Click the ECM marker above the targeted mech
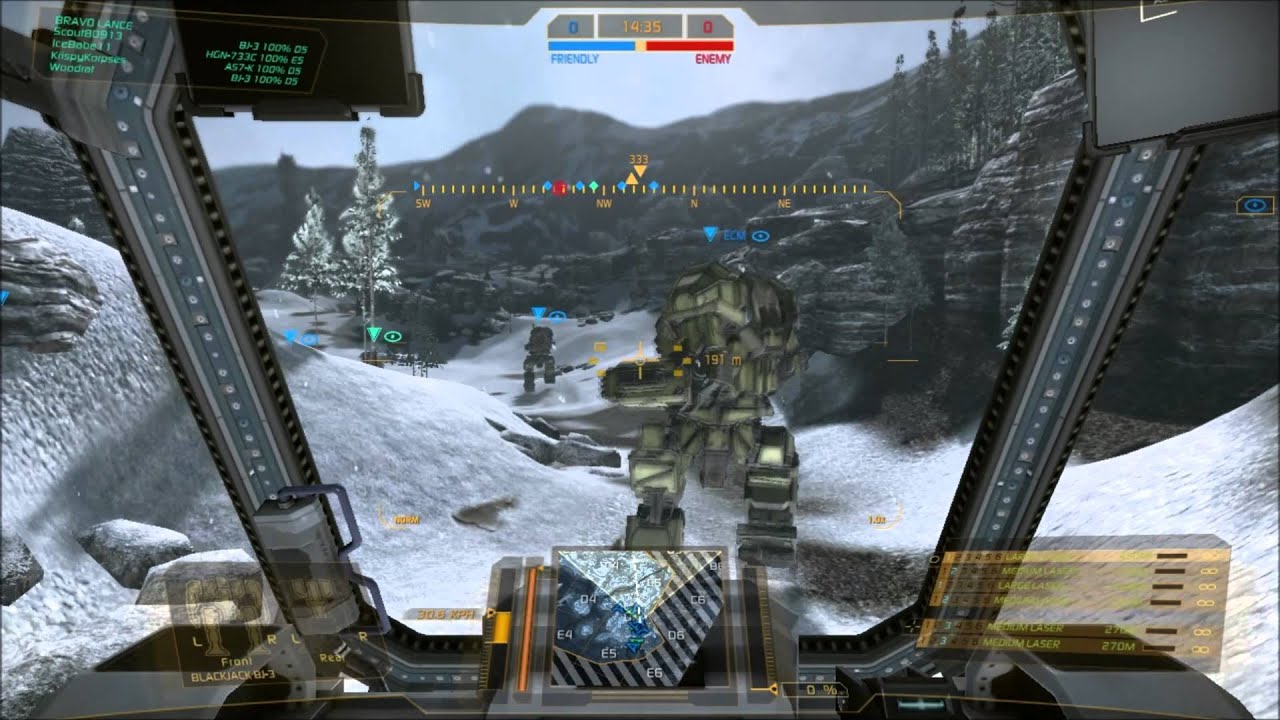The width and height of the screenshot is (1280, 720). (735, 236)
